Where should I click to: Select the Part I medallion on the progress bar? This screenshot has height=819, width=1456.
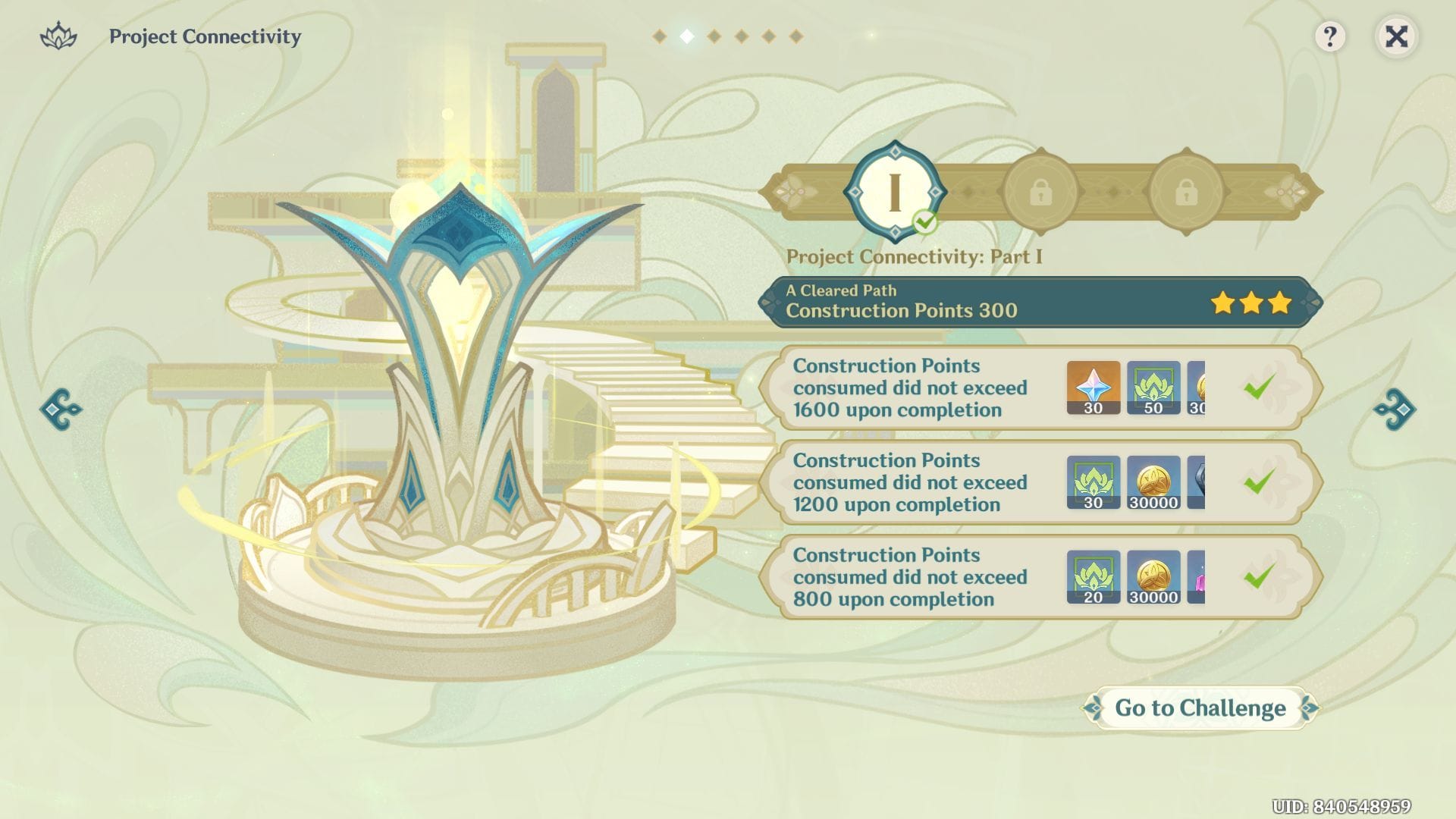893,190
